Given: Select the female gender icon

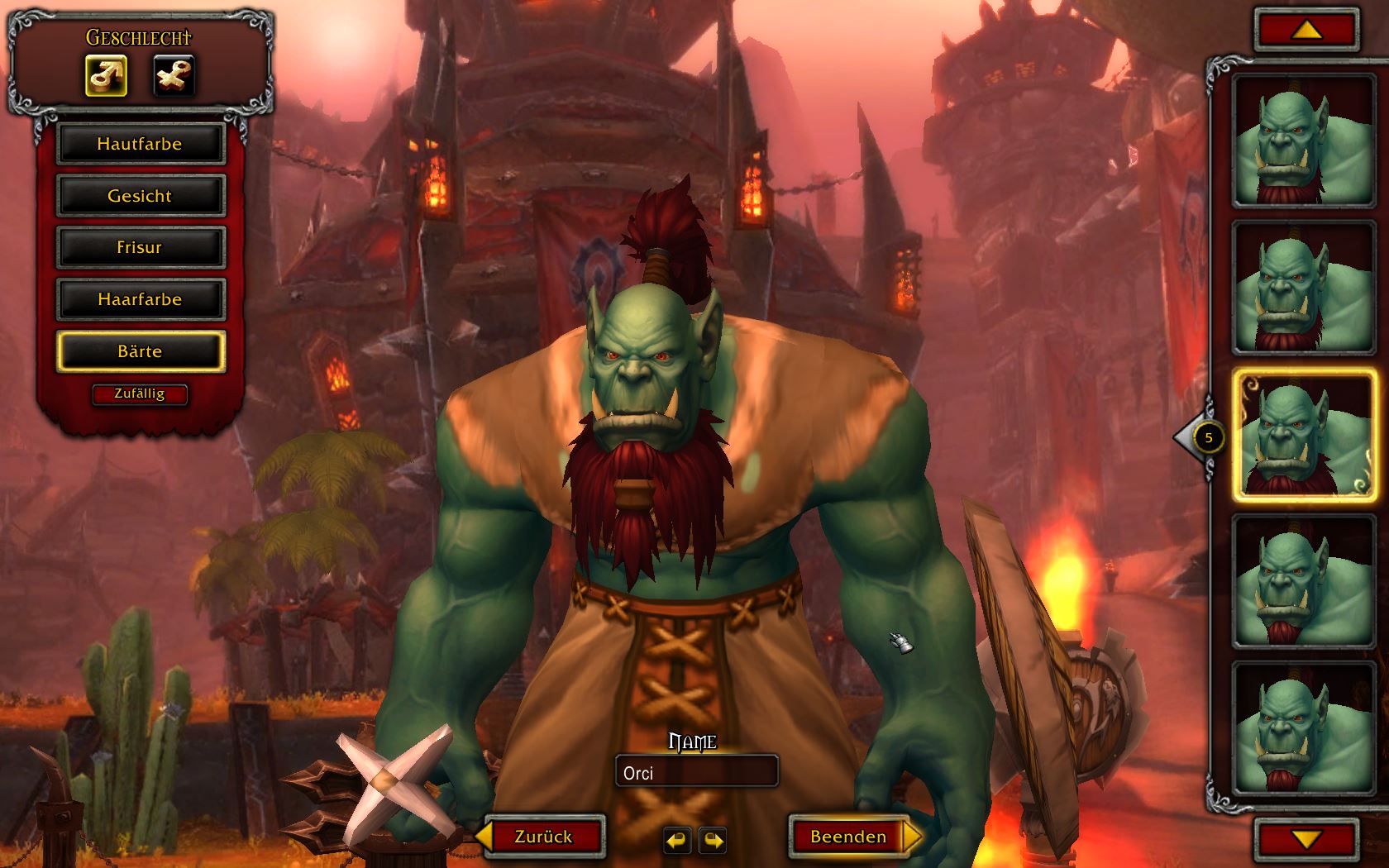Looking at the screenshot, I should [174, 76].
